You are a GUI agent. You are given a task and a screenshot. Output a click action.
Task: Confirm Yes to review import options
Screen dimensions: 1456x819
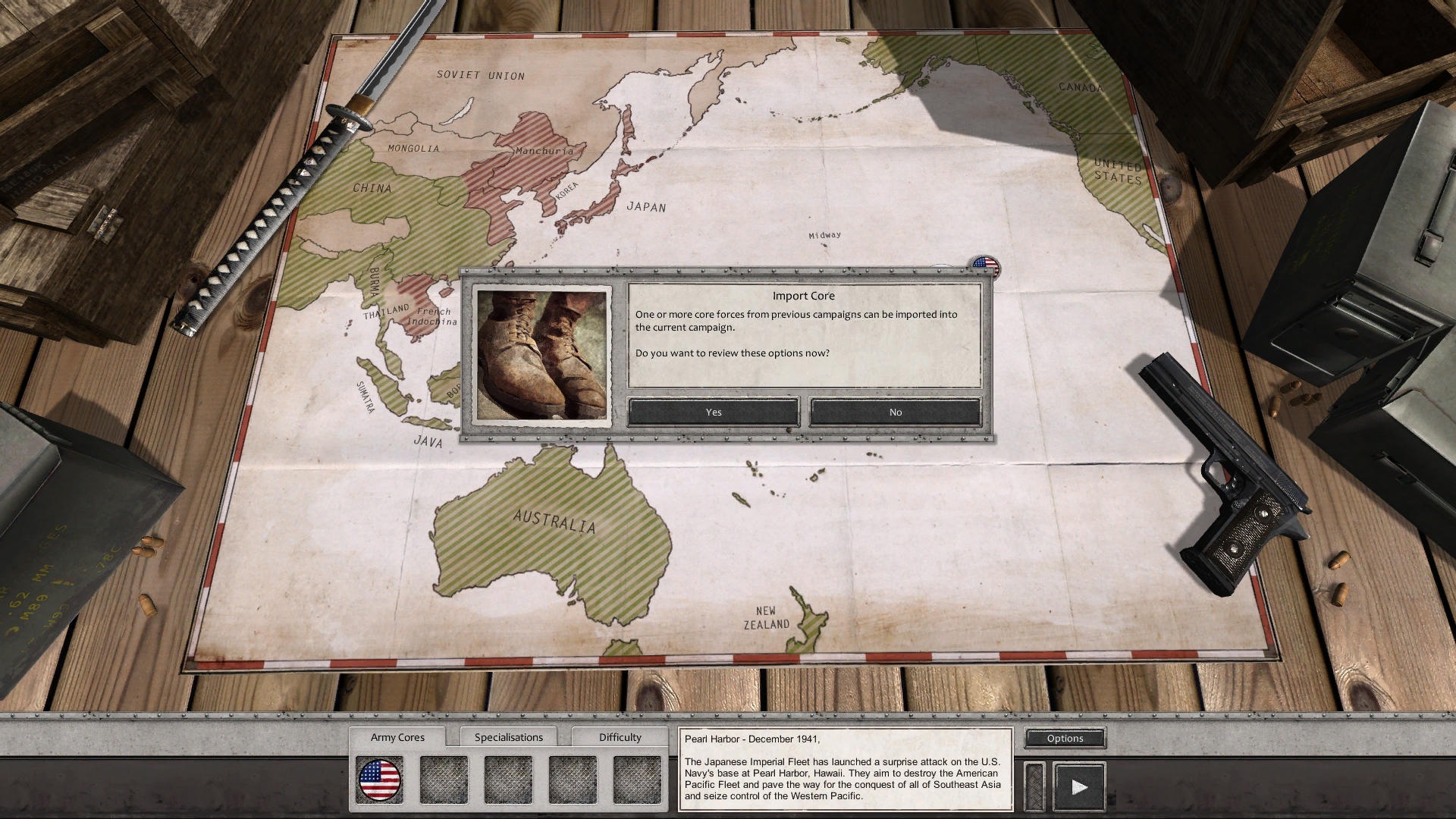(713, 412)
